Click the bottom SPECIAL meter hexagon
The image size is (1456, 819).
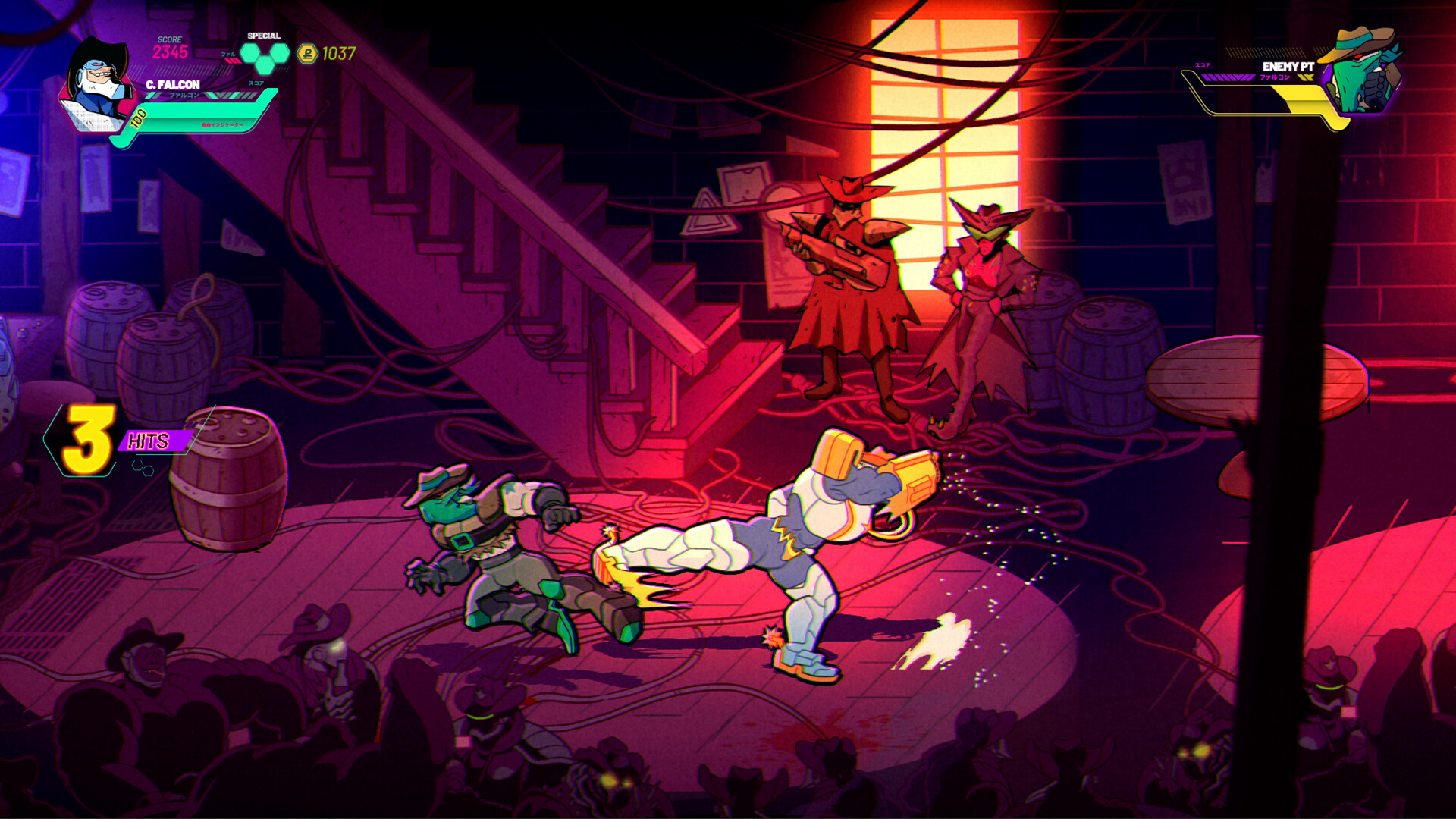click(x=264, y=66)
